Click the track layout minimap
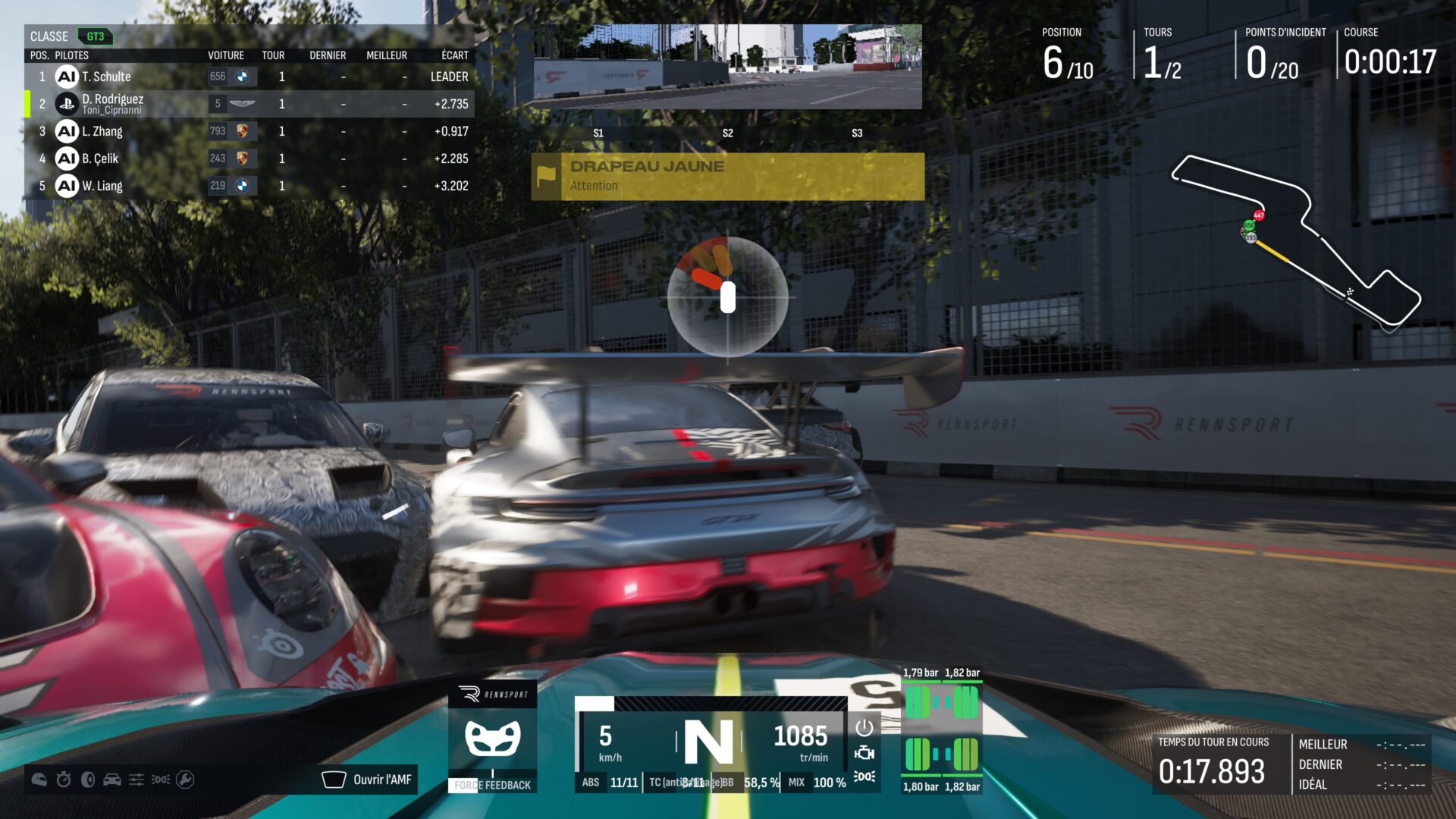Viewport: 1456px width, 819px height. (x=1295, y=243)
